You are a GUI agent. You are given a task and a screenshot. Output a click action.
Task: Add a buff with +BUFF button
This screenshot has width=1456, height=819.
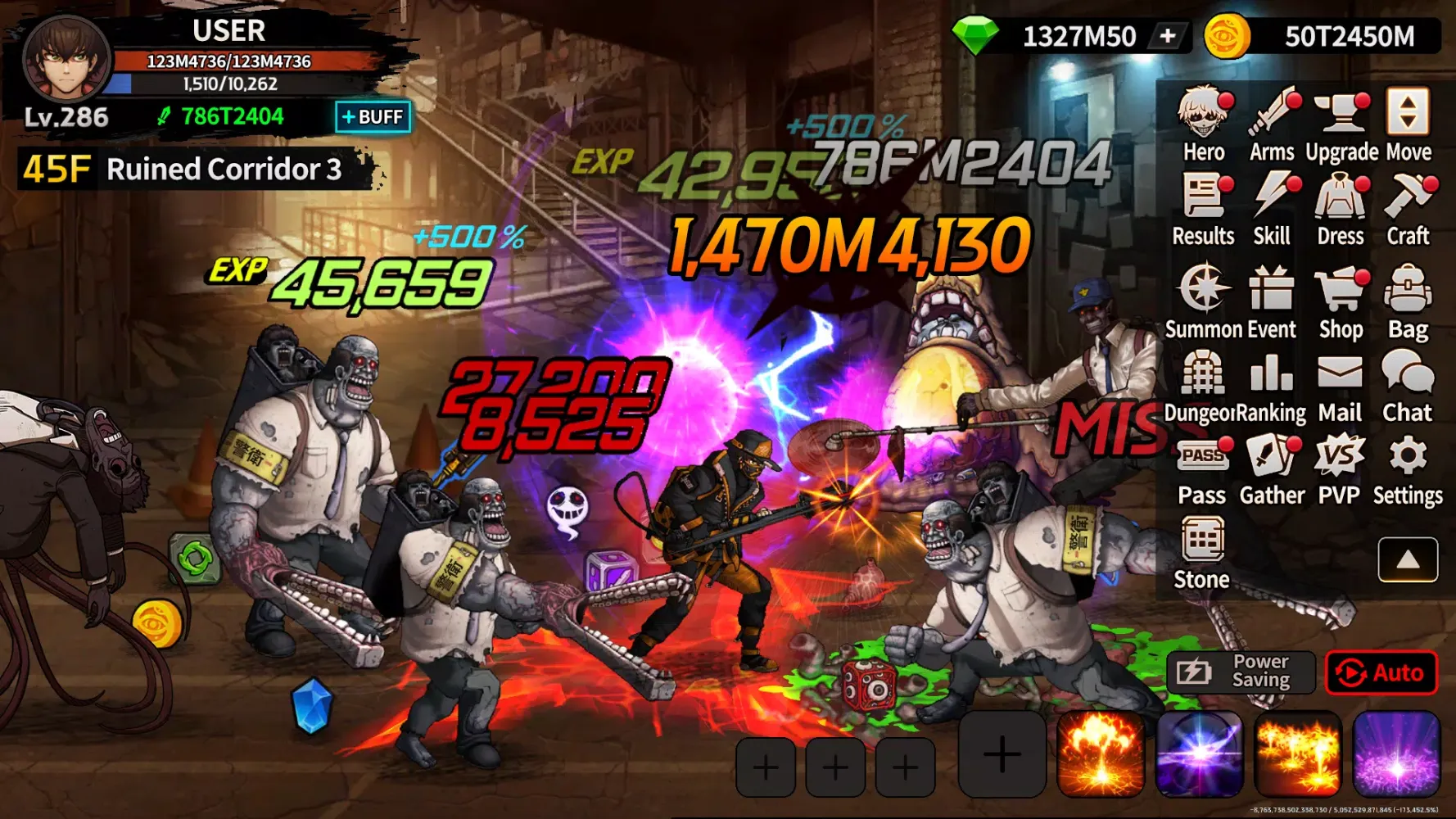click(x=373, y=117)
